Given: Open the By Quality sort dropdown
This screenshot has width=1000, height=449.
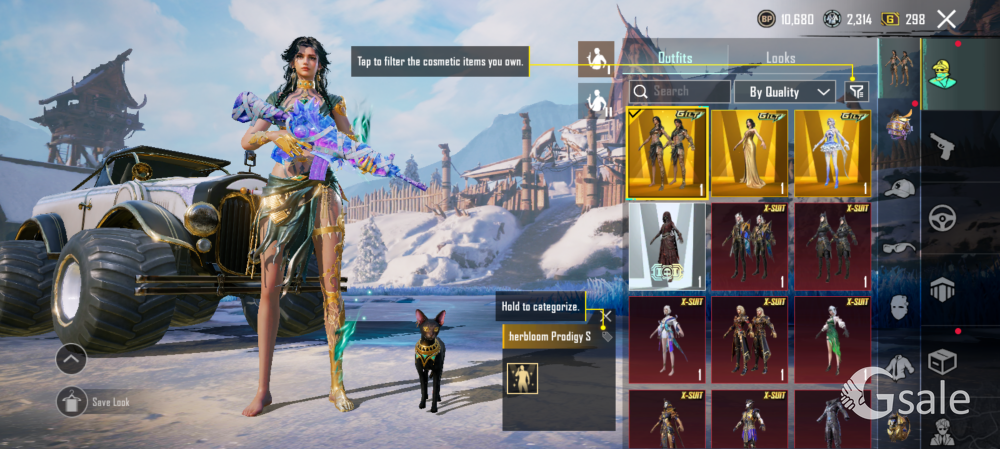Looking at the screenshot, I should 784,91.
